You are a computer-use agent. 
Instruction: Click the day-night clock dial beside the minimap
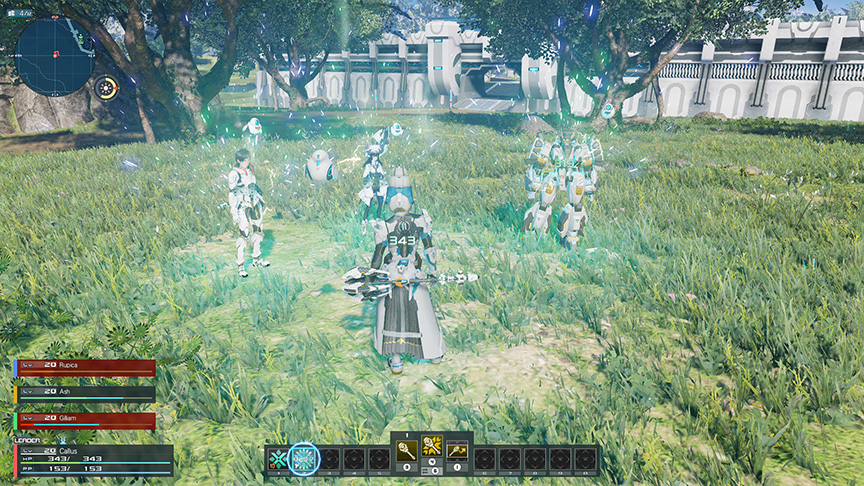click(x=106, y=87)
